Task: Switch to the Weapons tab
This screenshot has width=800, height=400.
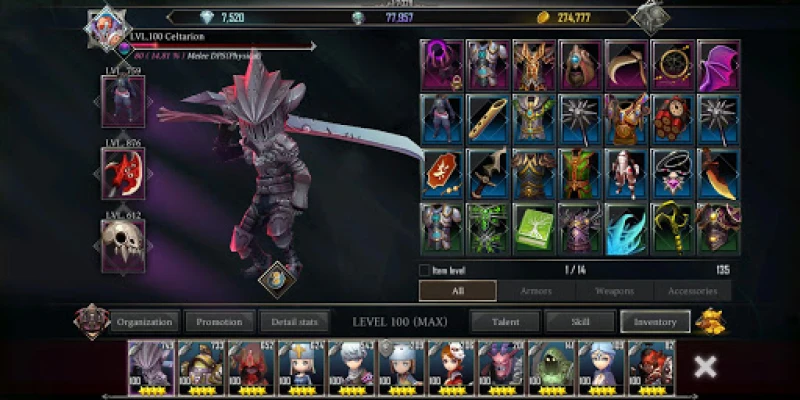Action: click(614, 291)
